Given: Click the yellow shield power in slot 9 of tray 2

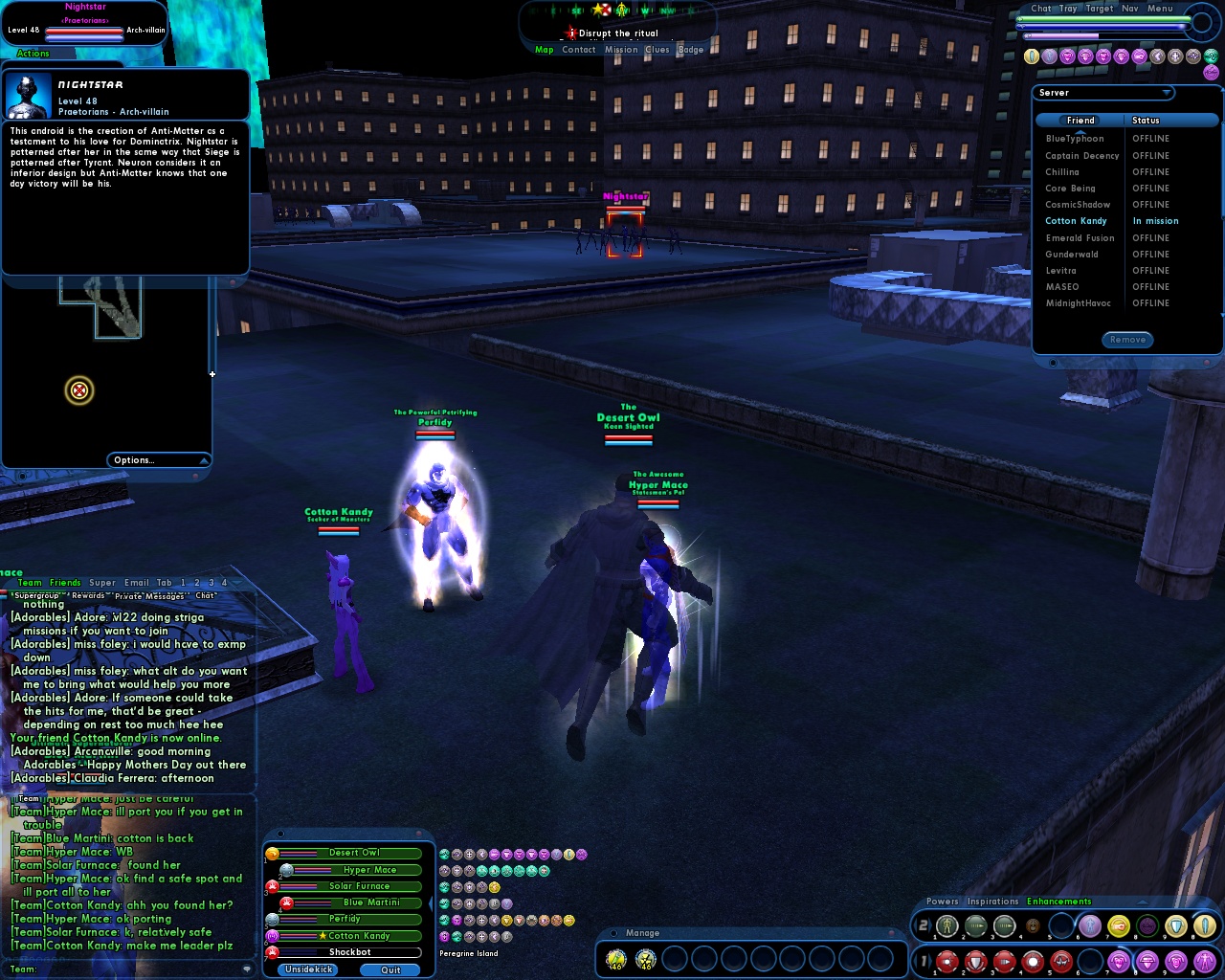Looking at the screenshot, I should point(1174,925).
